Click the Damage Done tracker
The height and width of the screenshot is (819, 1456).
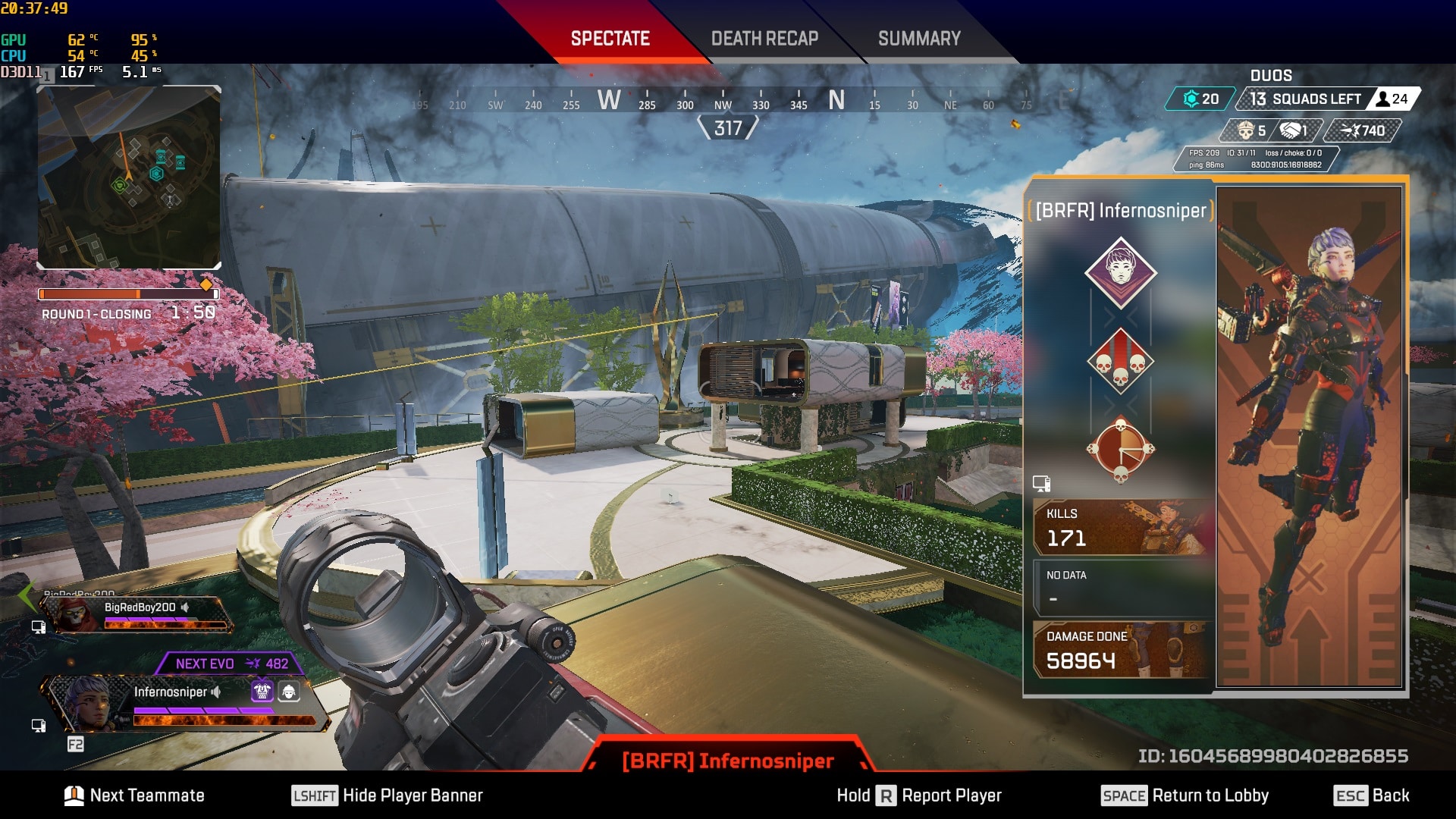click(x=1122, y=649)
